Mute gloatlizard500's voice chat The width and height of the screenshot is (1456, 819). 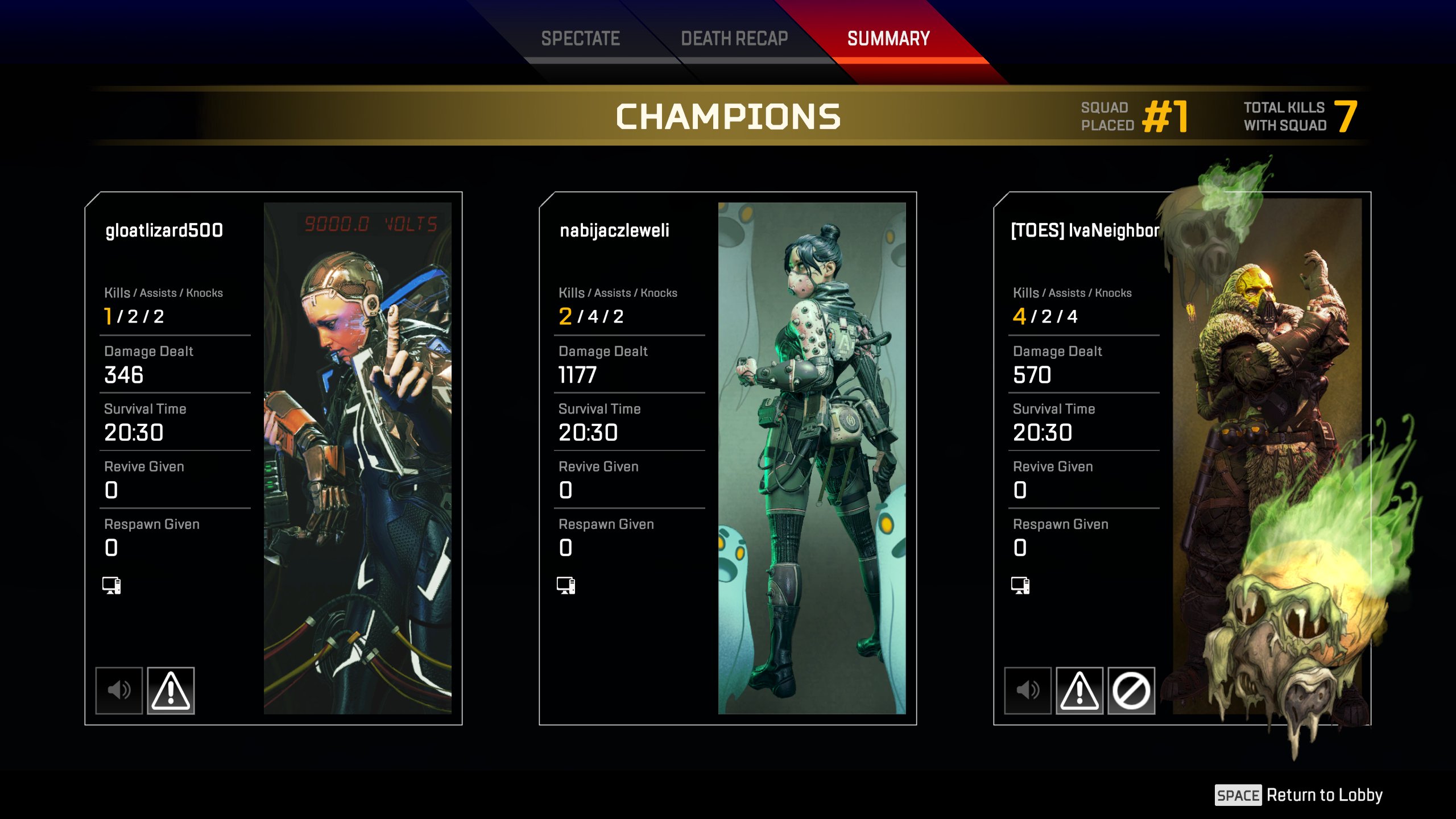[x=119, y=690]
